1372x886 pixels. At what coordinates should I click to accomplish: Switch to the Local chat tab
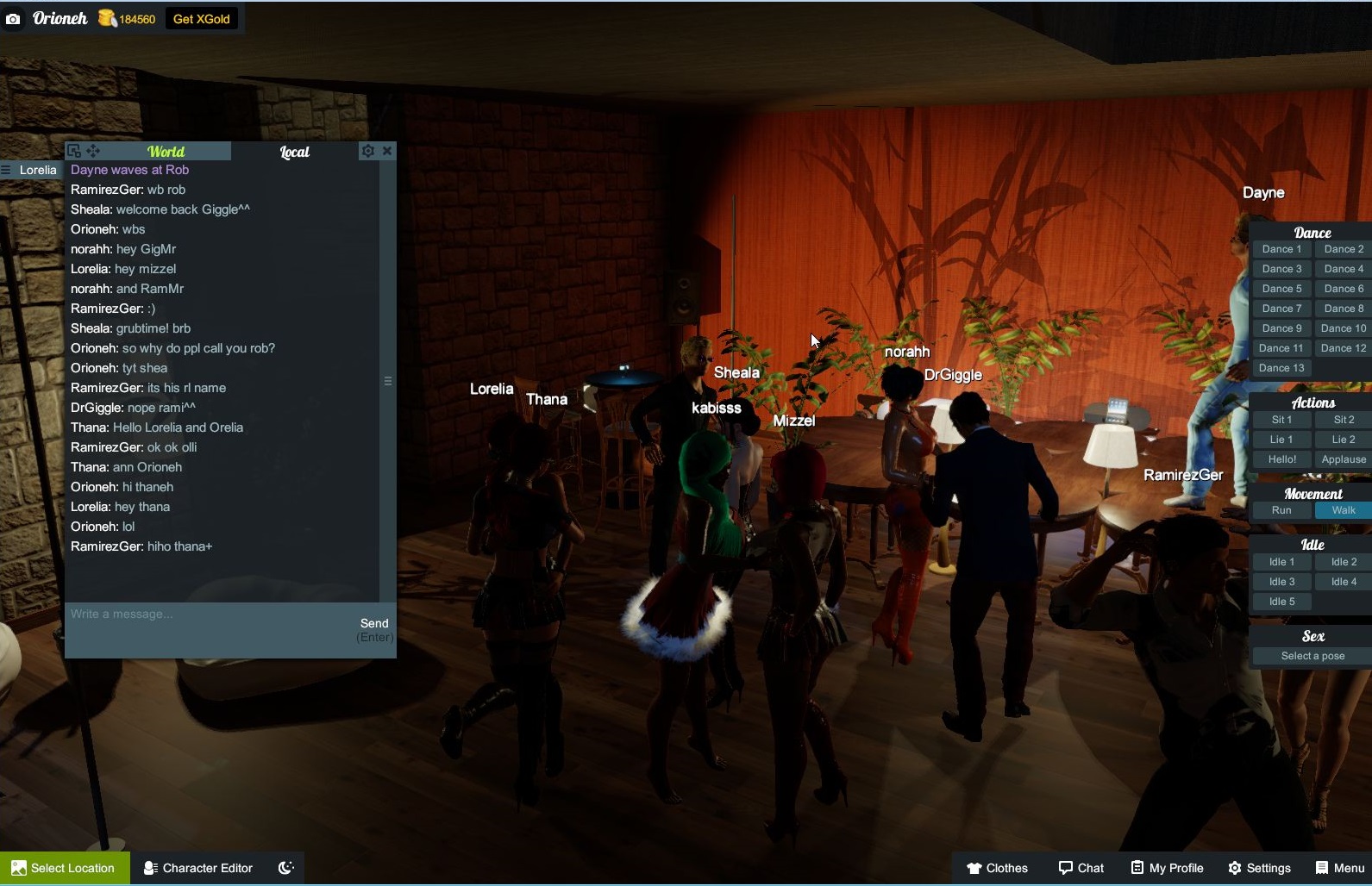[294, 151]
